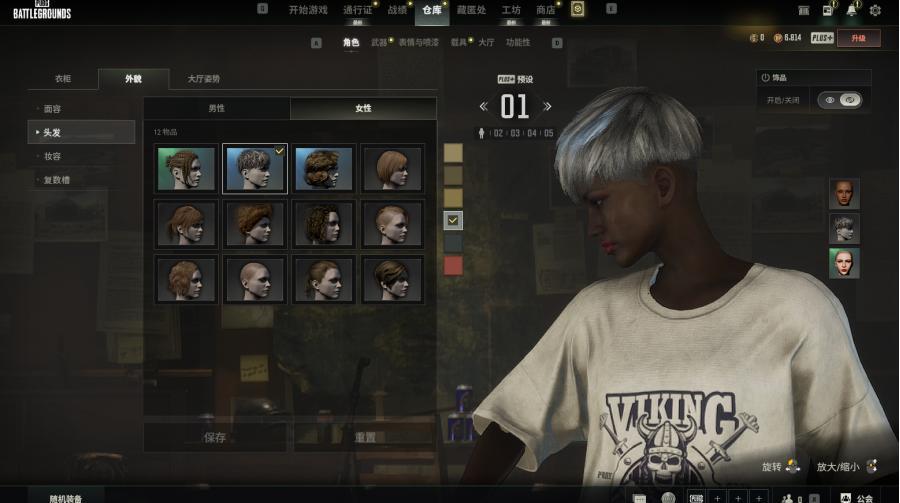Image resolution: width=900 pixels, height=503 pixels.
Task: Open the 通行证 pass menu
Action: (x=357, y=10)
